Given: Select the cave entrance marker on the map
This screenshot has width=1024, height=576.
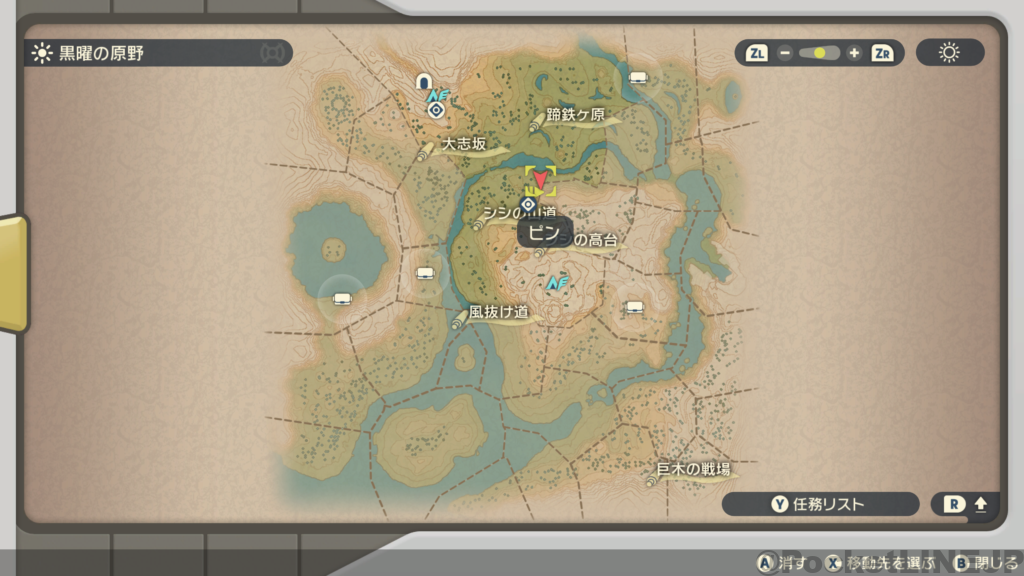Looking at the screenshot, I should click(x=424, y=81).
